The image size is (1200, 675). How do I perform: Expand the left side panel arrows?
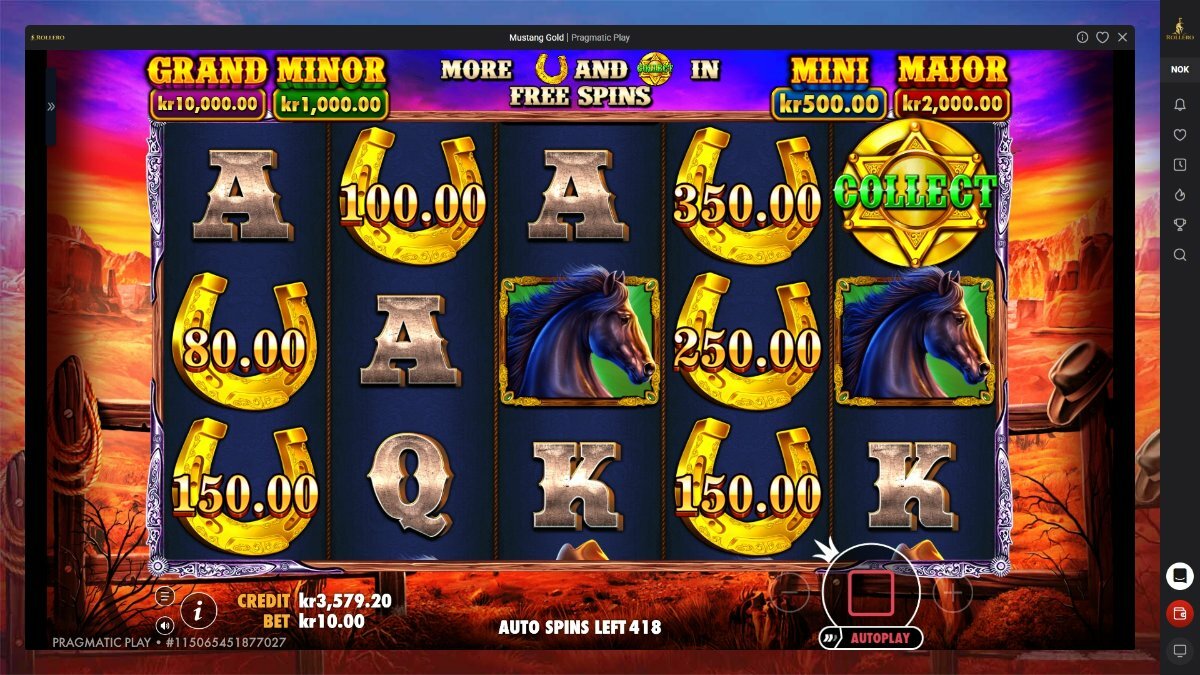(x=51, y=106)
